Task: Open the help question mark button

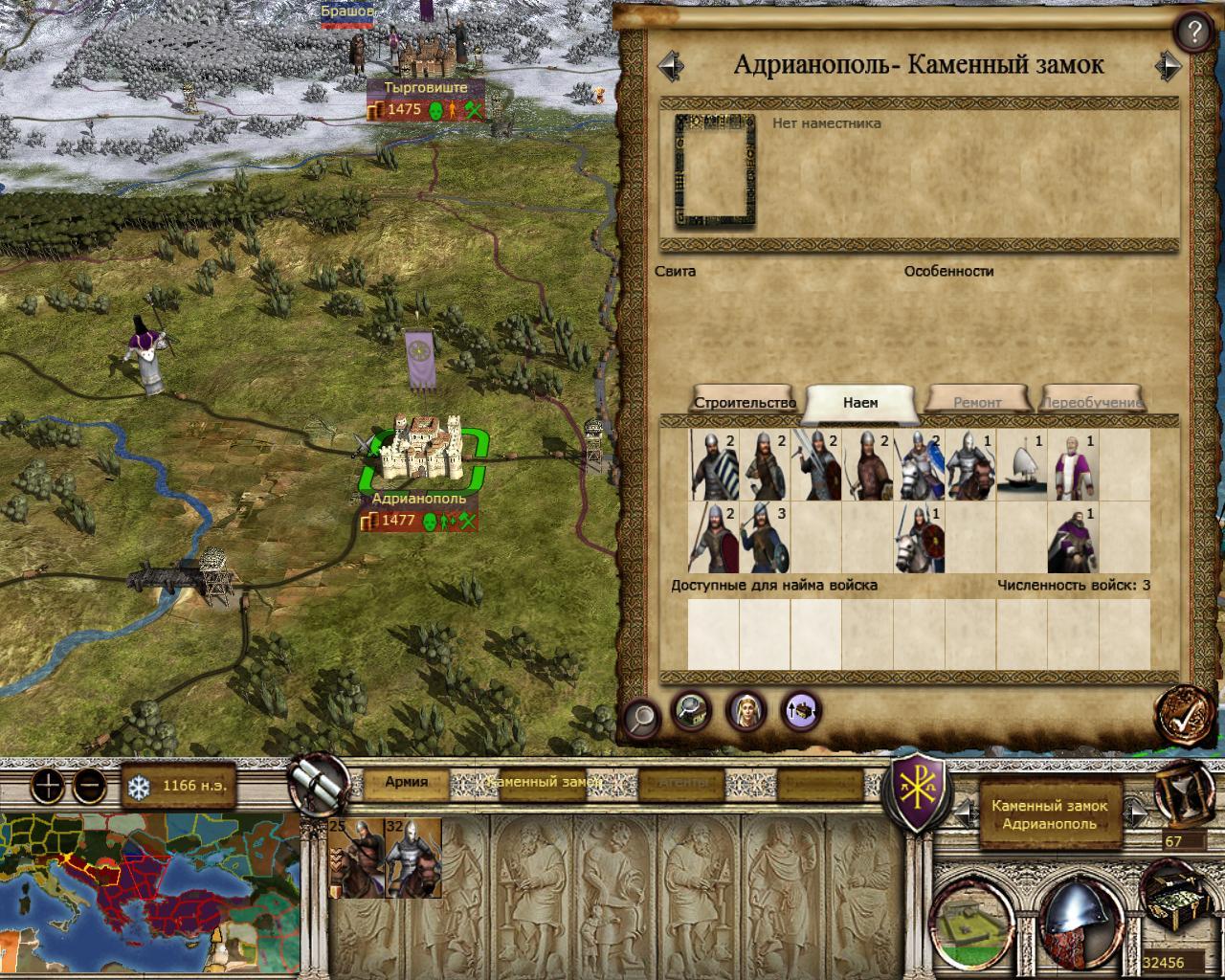Action: pos(1192,33)
